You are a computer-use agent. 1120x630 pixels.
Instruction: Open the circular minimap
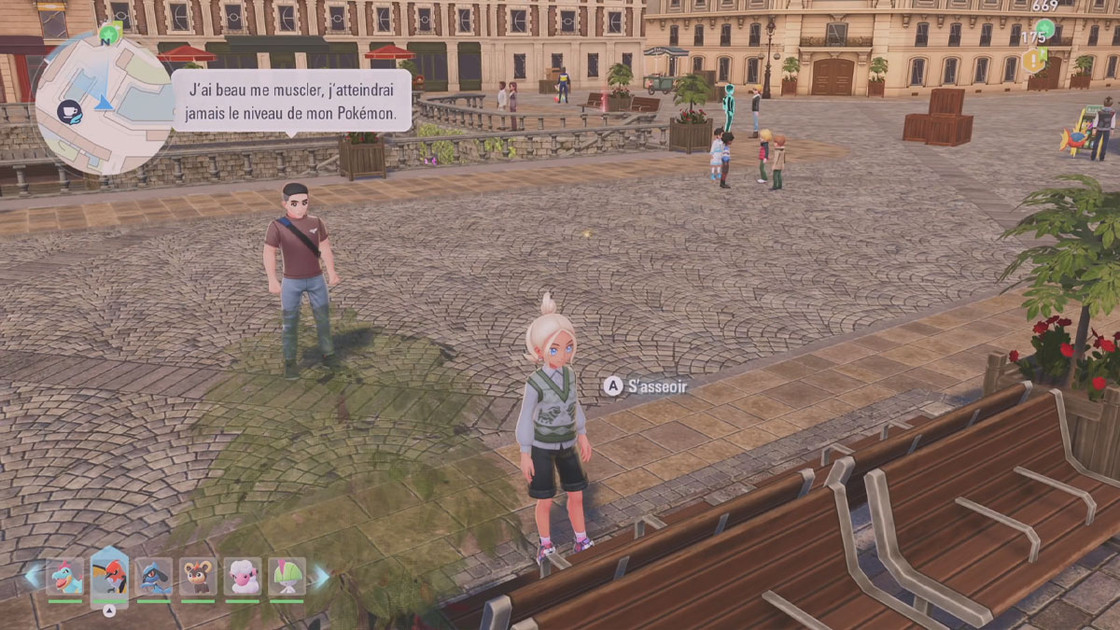tap(104, 103)
